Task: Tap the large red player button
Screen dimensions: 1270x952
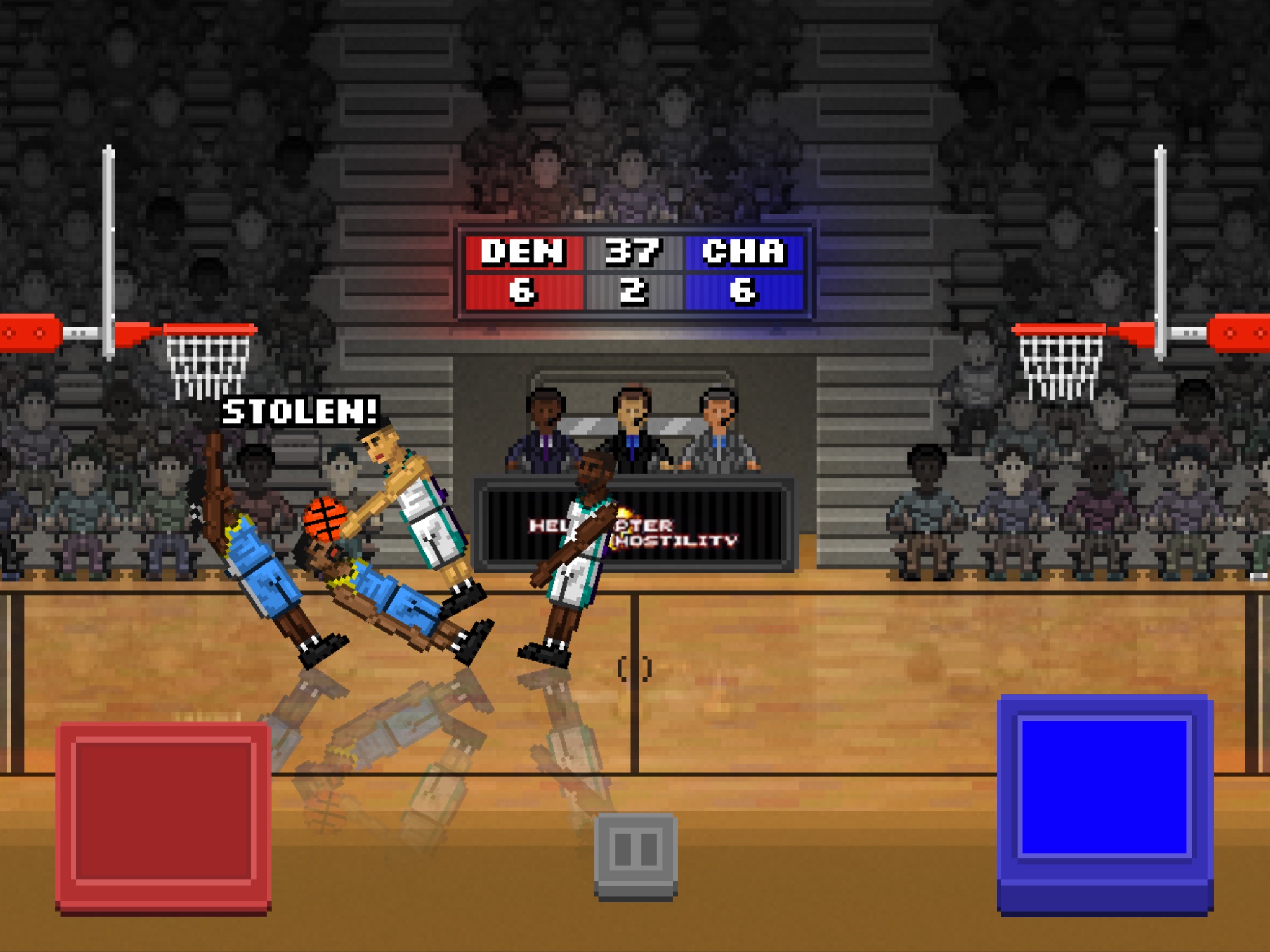Action: (163, 816)
